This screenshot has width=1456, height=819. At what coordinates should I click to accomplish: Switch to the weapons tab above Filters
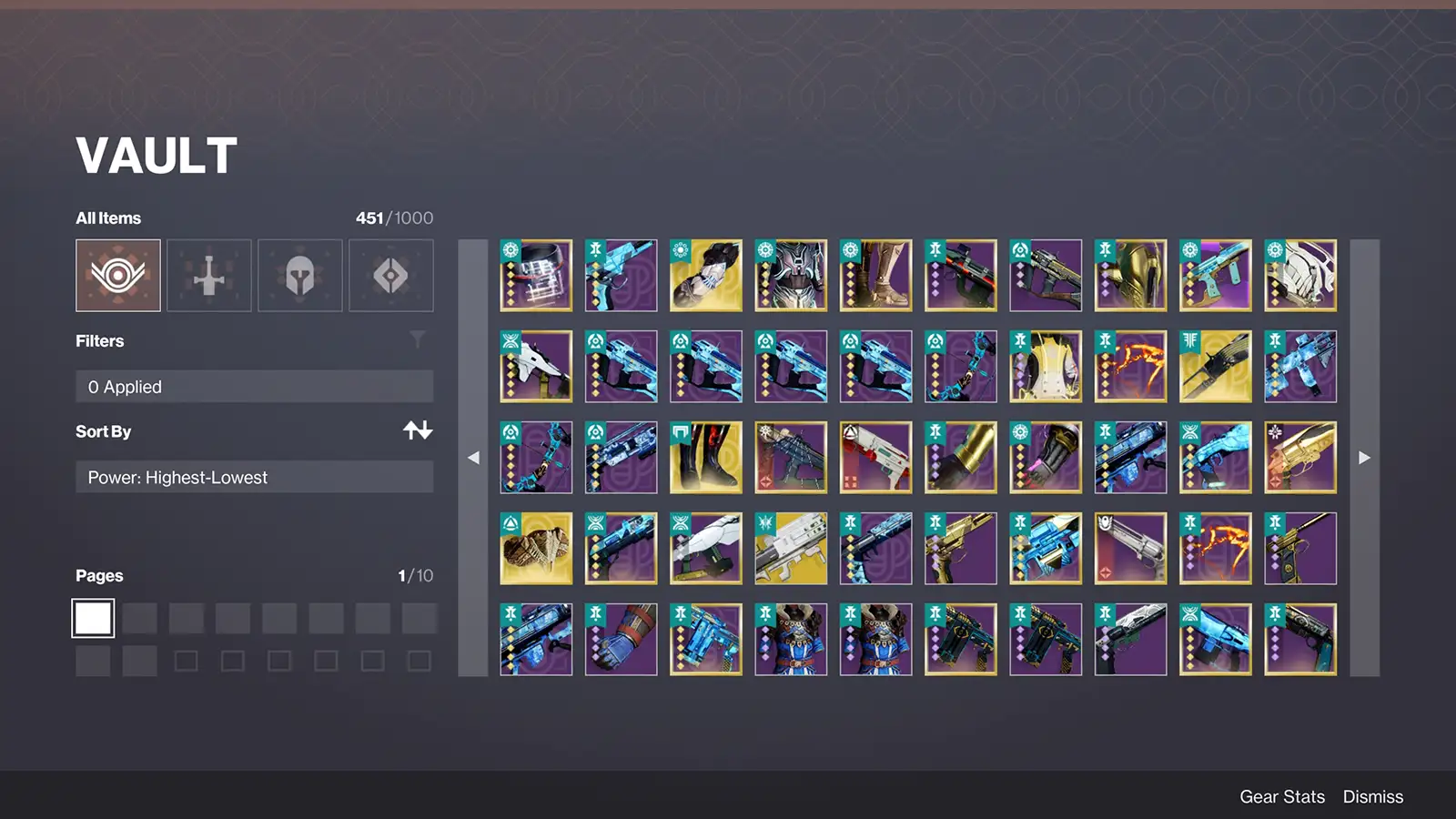point(208,275)
